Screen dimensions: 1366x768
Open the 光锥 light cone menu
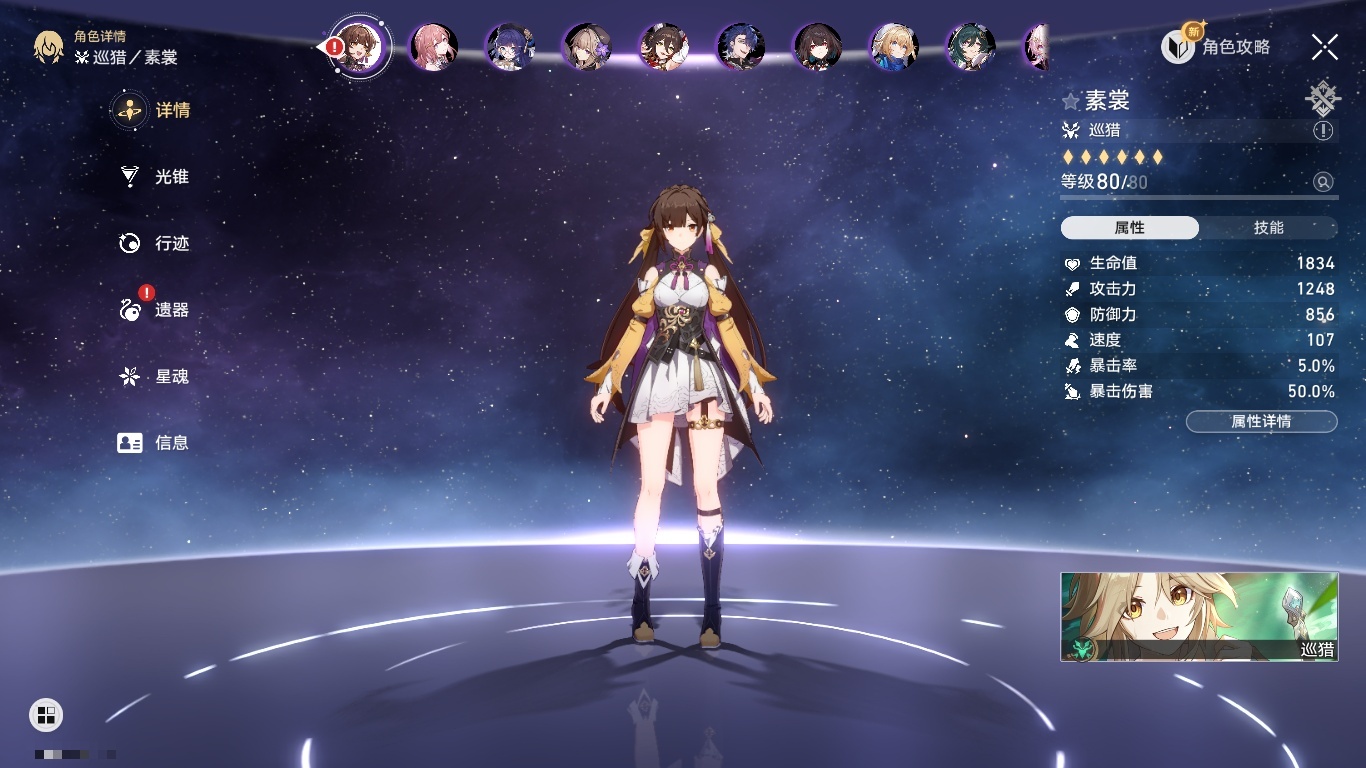coord(153,177)
